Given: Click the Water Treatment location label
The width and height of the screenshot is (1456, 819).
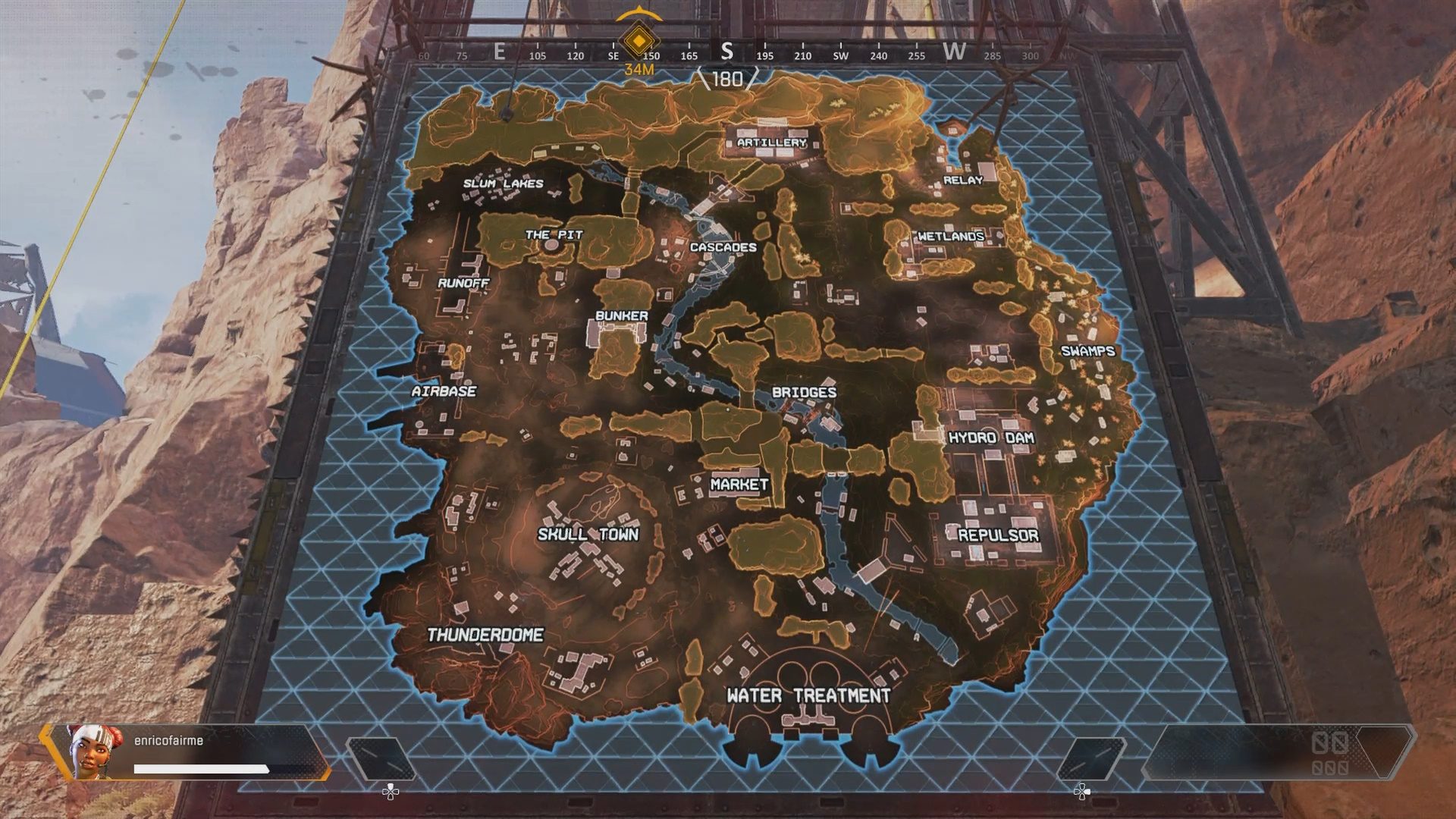Looking at the screenshot, I should click(809, 693).
